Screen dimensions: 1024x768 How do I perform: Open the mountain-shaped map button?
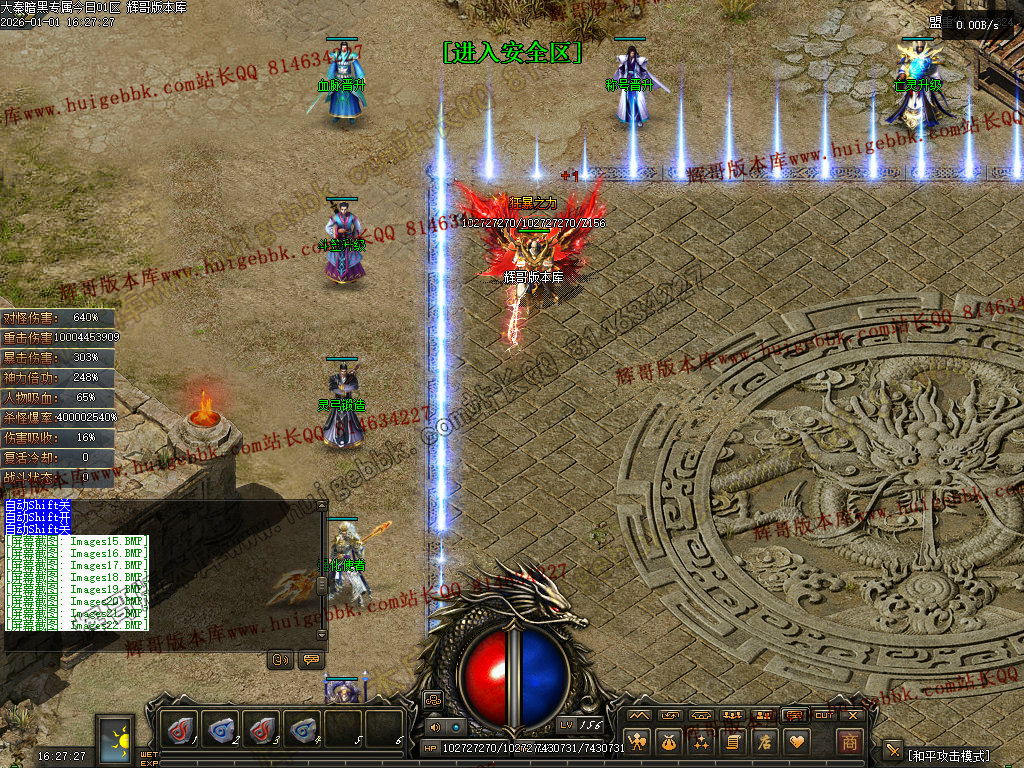pos(639,715)
